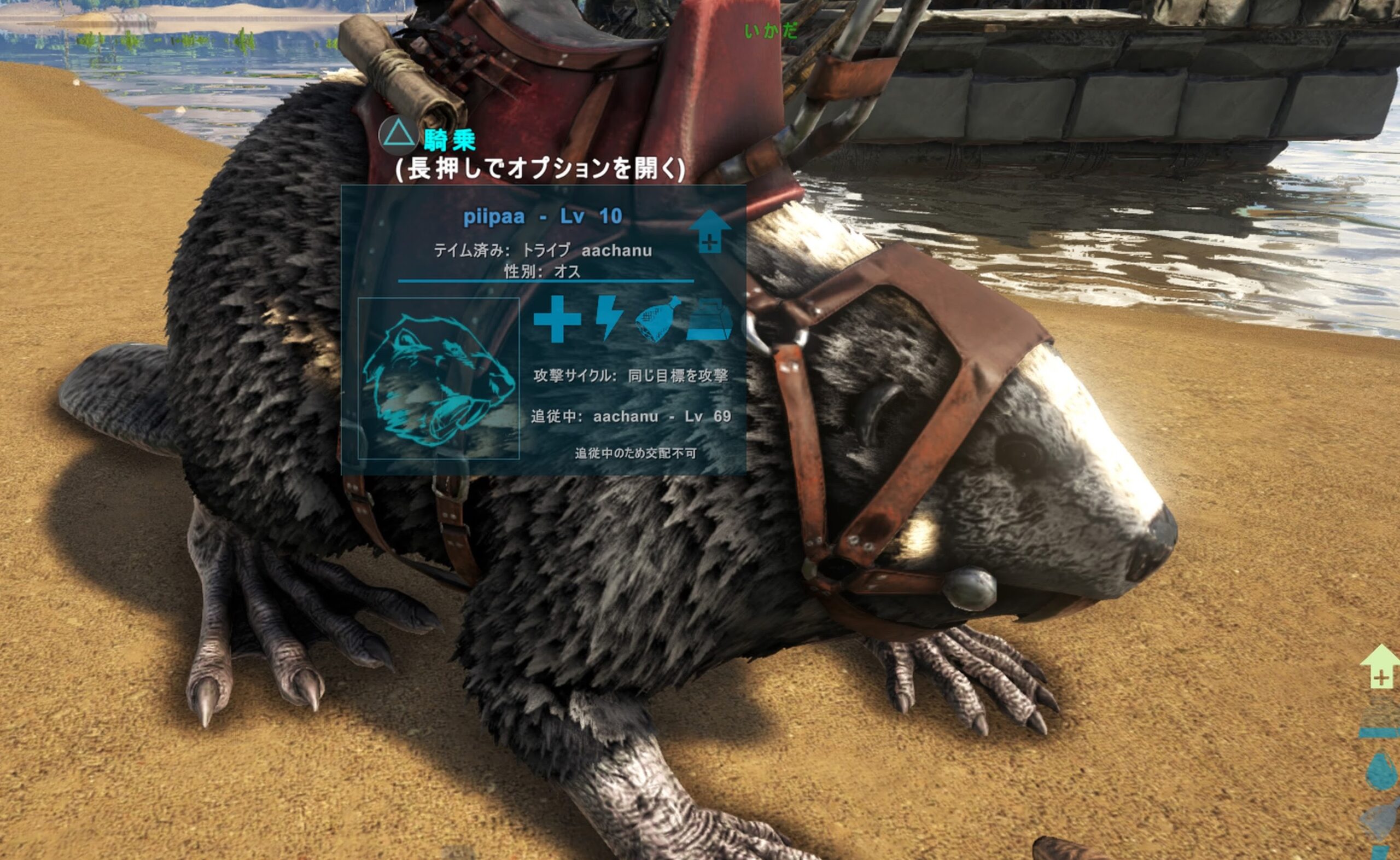
Task: Select the weight stat icon
Action: click(x=709, y=319)
